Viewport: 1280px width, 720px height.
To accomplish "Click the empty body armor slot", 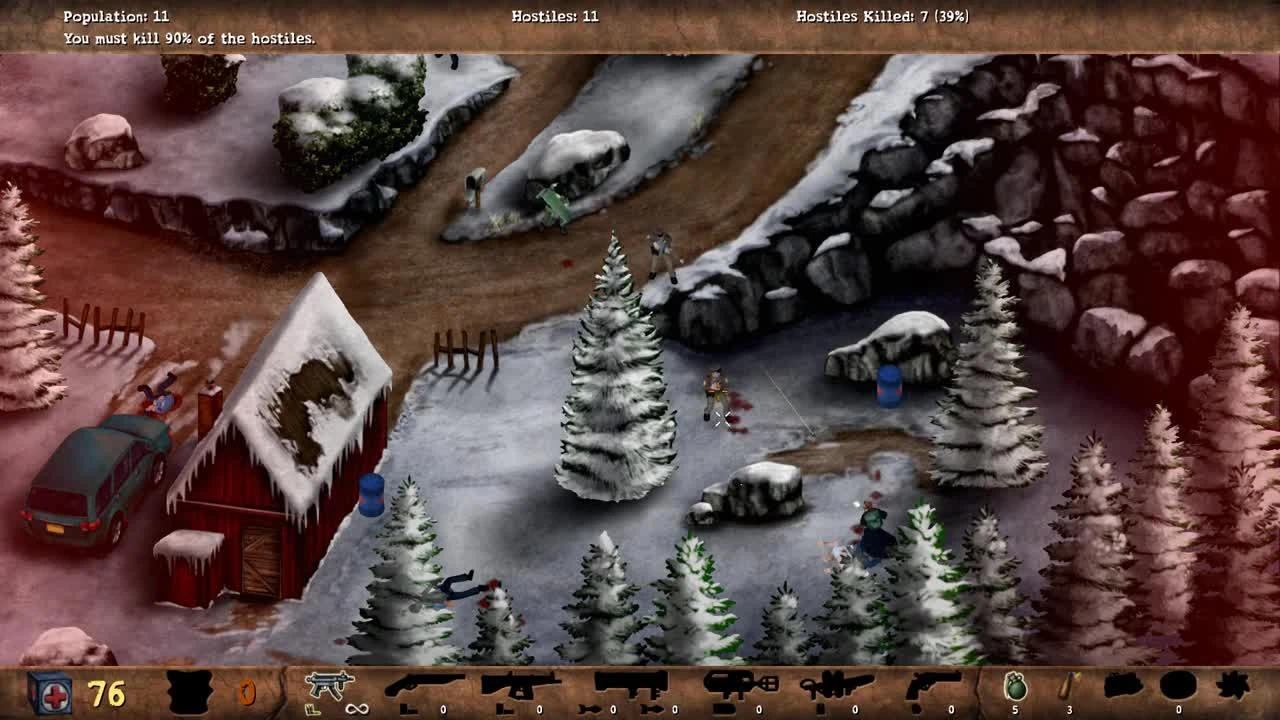I will (x=190, y=691).
